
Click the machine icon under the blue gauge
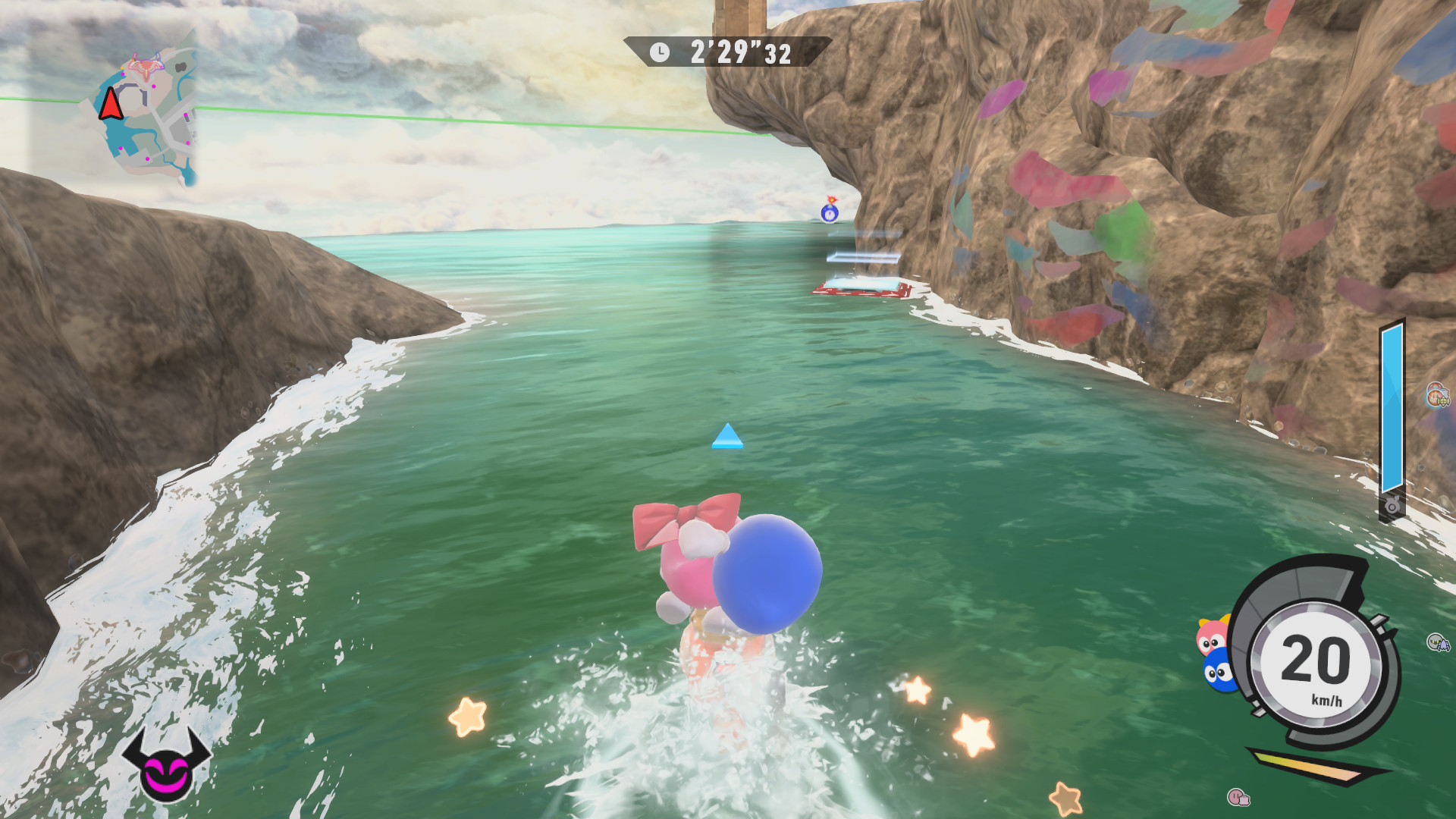[1392, 506]
